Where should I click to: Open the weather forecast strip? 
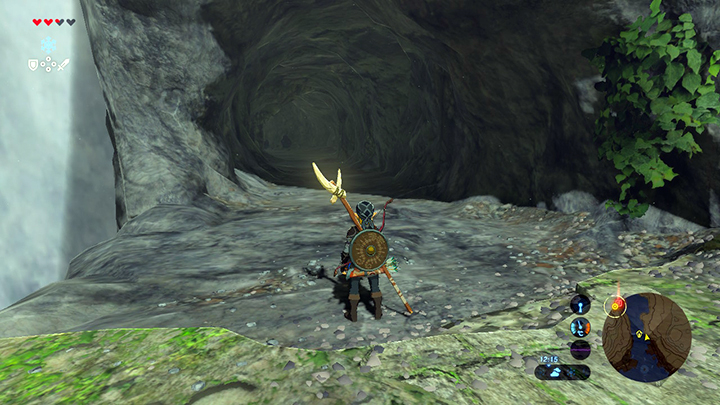pyautogui.click(x=561, y=371)
